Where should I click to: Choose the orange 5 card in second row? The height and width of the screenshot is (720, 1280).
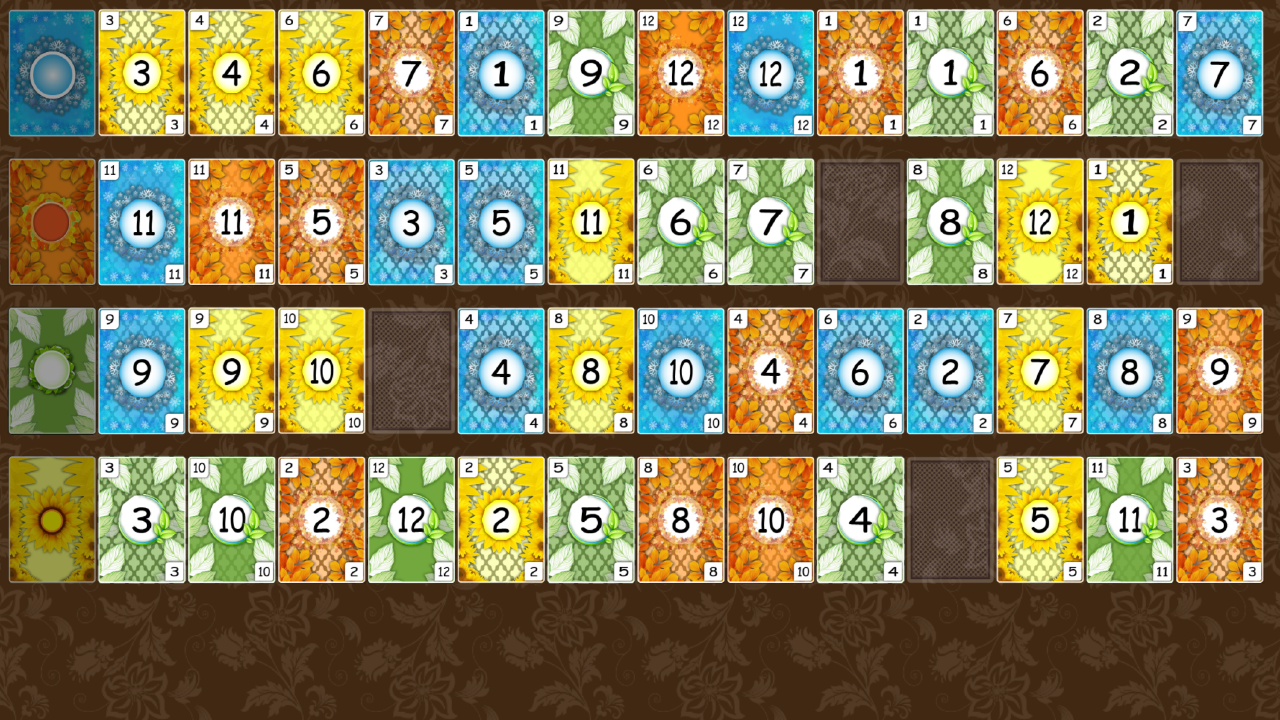click(x=321, y=221)
